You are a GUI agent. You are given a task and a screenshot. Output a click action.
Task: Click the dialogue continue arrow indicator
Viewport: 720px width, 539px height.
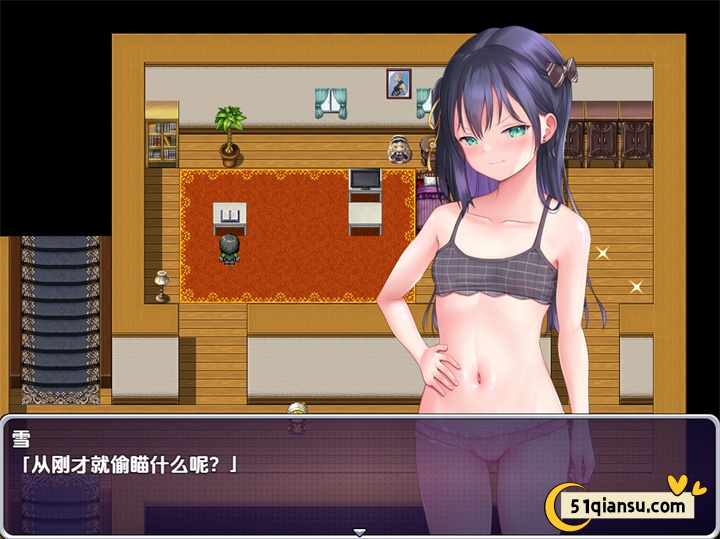tap(360, 532)
